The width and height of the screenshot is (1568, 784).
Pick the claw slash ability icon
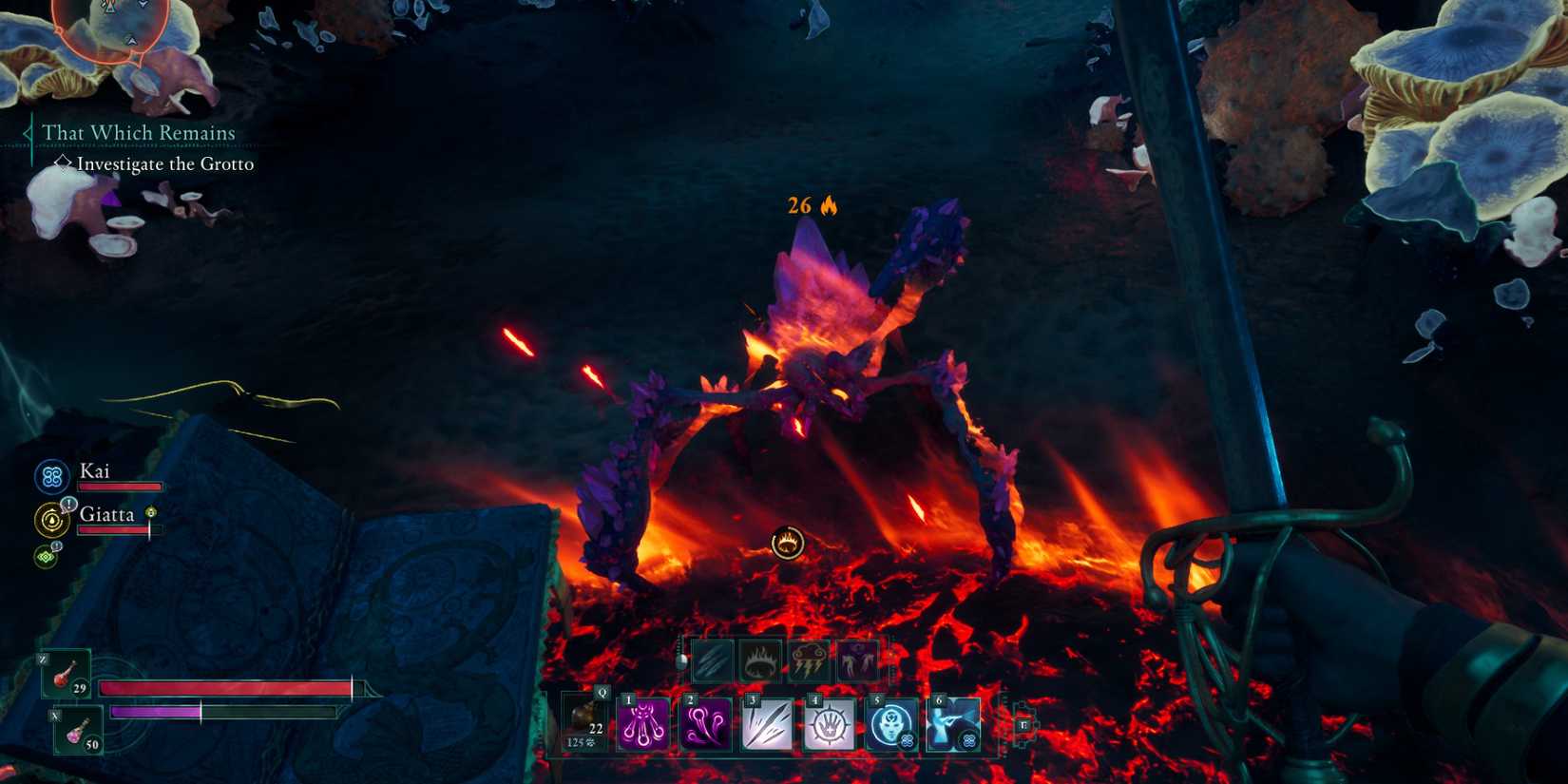pos(713,661)
